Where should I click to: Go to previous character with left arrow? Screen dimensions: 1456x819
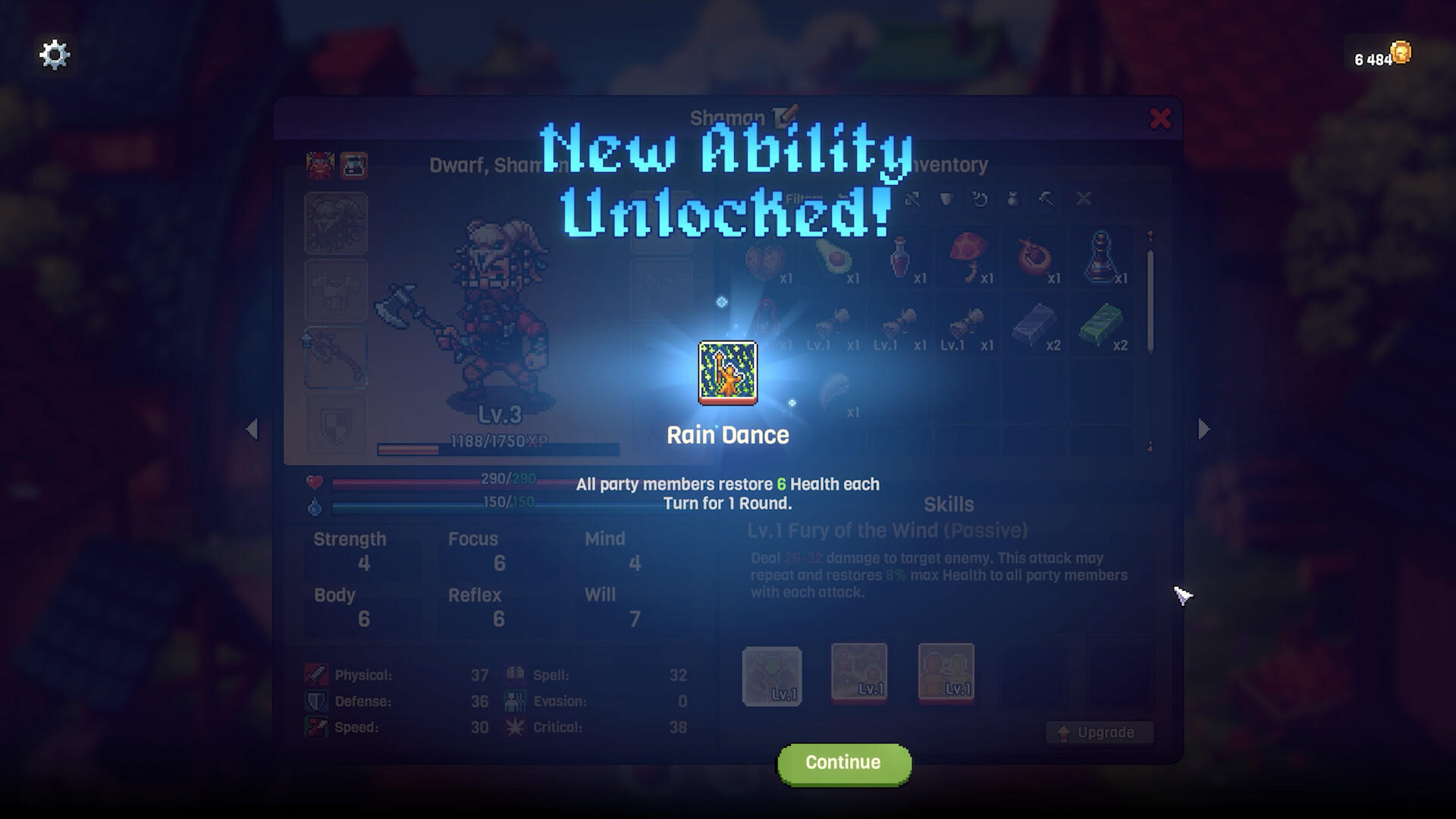coord(252,429)
